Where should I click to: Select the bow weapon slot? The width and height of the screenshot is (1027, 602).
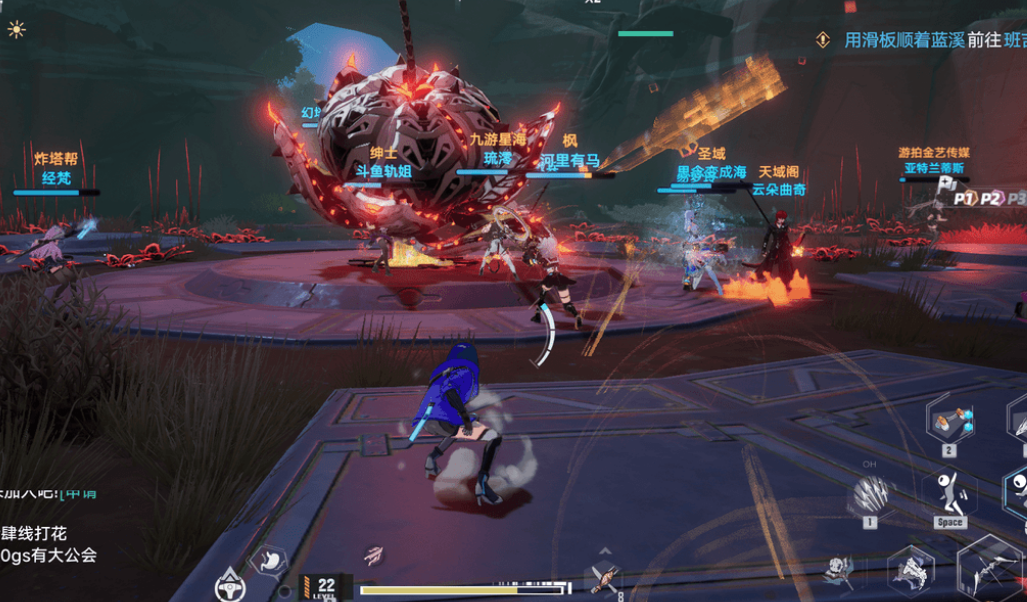pos(989,570)
